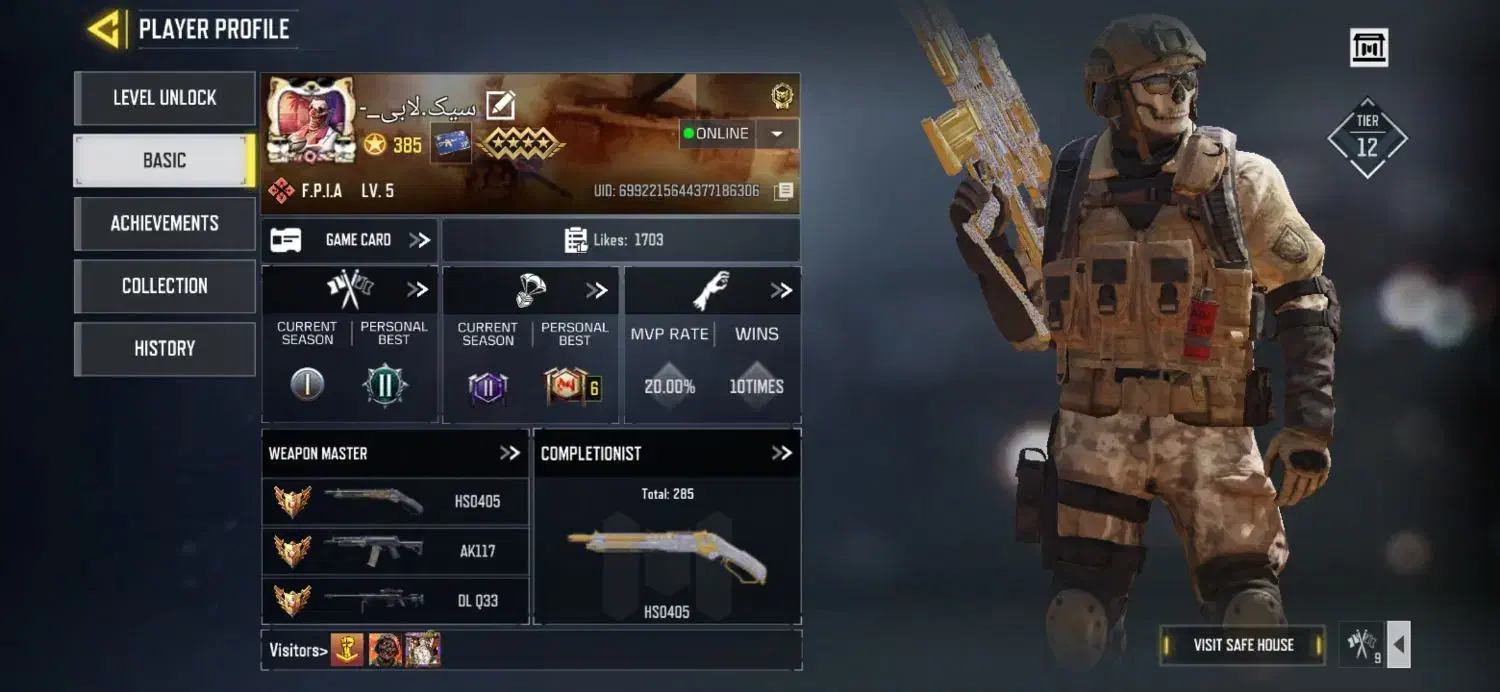The image size is (1500, 692).
Task: Select the Basic tab
Action: 164,160
